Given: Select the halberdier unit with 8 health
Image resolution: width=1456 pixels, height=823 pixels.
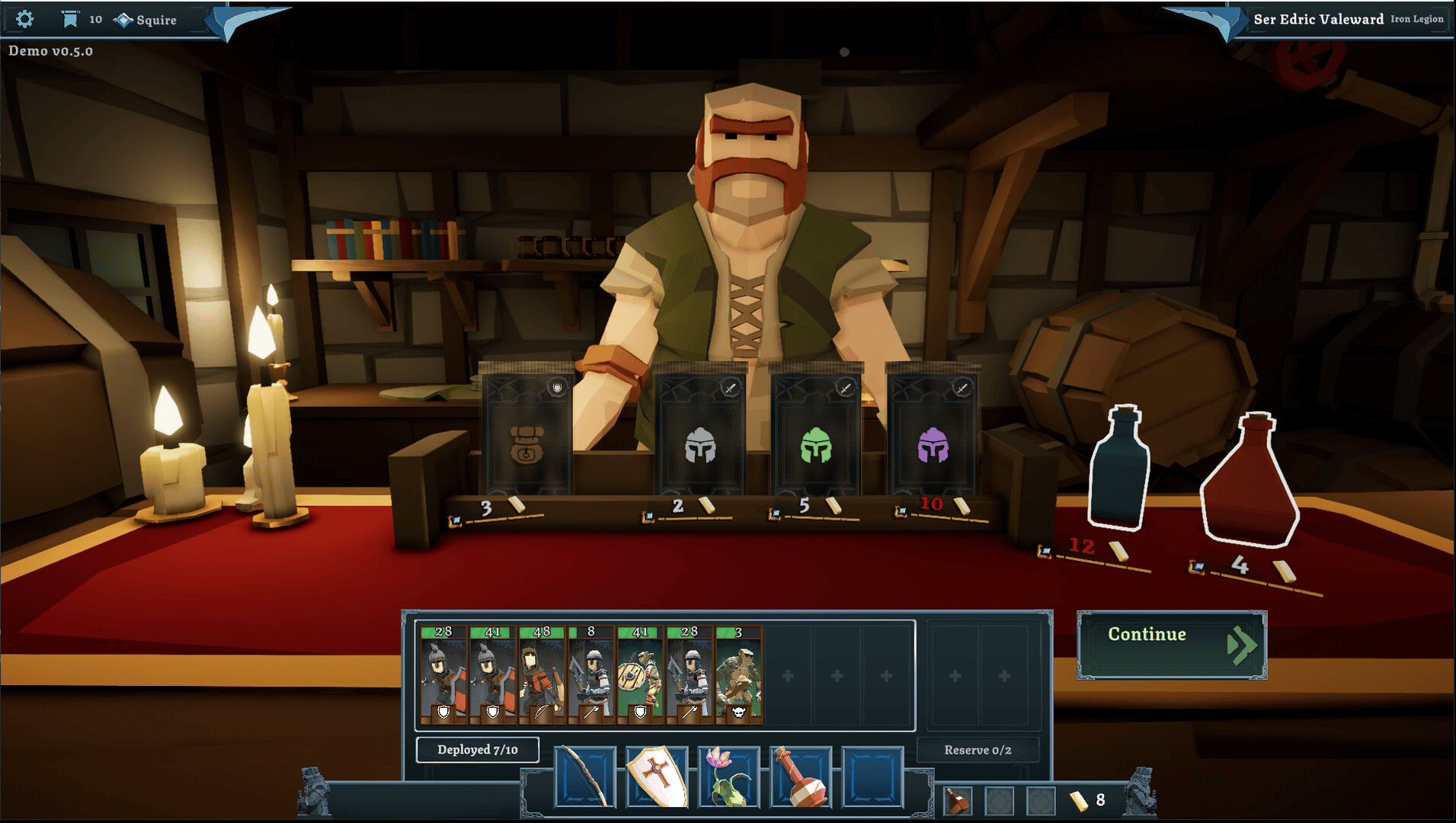Looking at the screenshot, I should coord(591,674).
